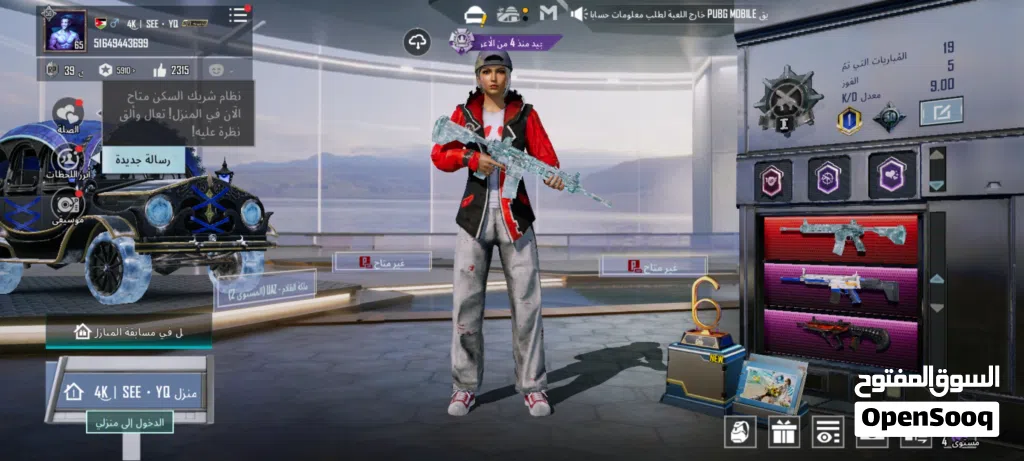Click the cloud download icon
Image resolution: width=1024 pixels, height=461 pixels.
point(417,42)
